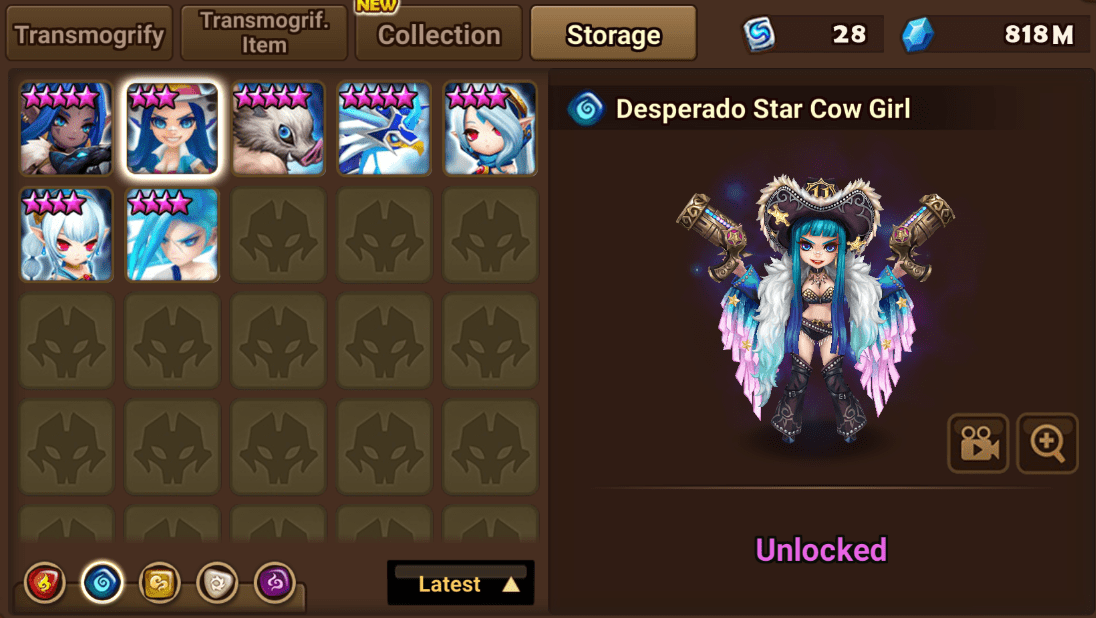Switch to the Transmogrify tab

[89, 35]
